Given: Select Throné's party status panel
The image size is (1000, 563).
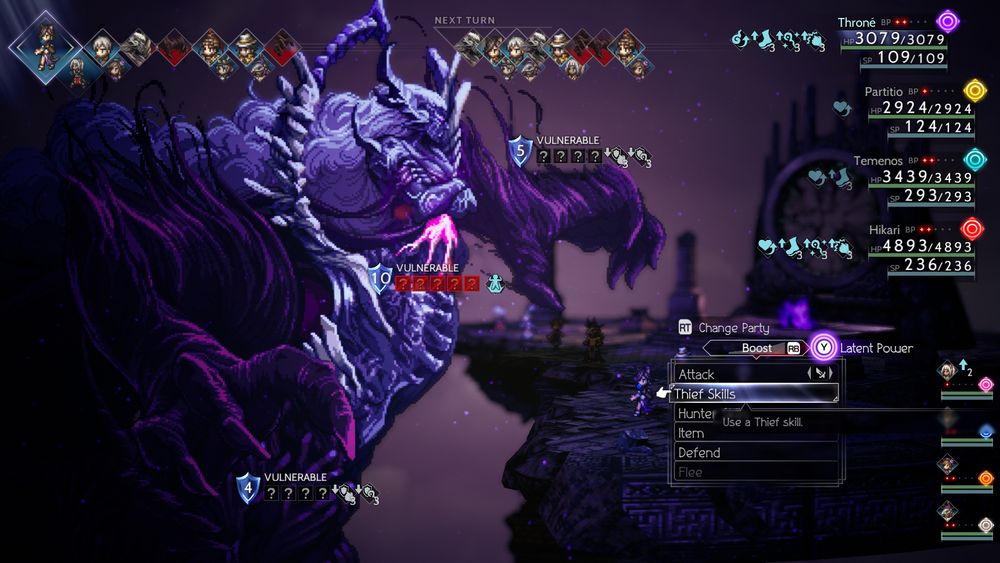Looking at the screenshot, I should click(900, 38).
